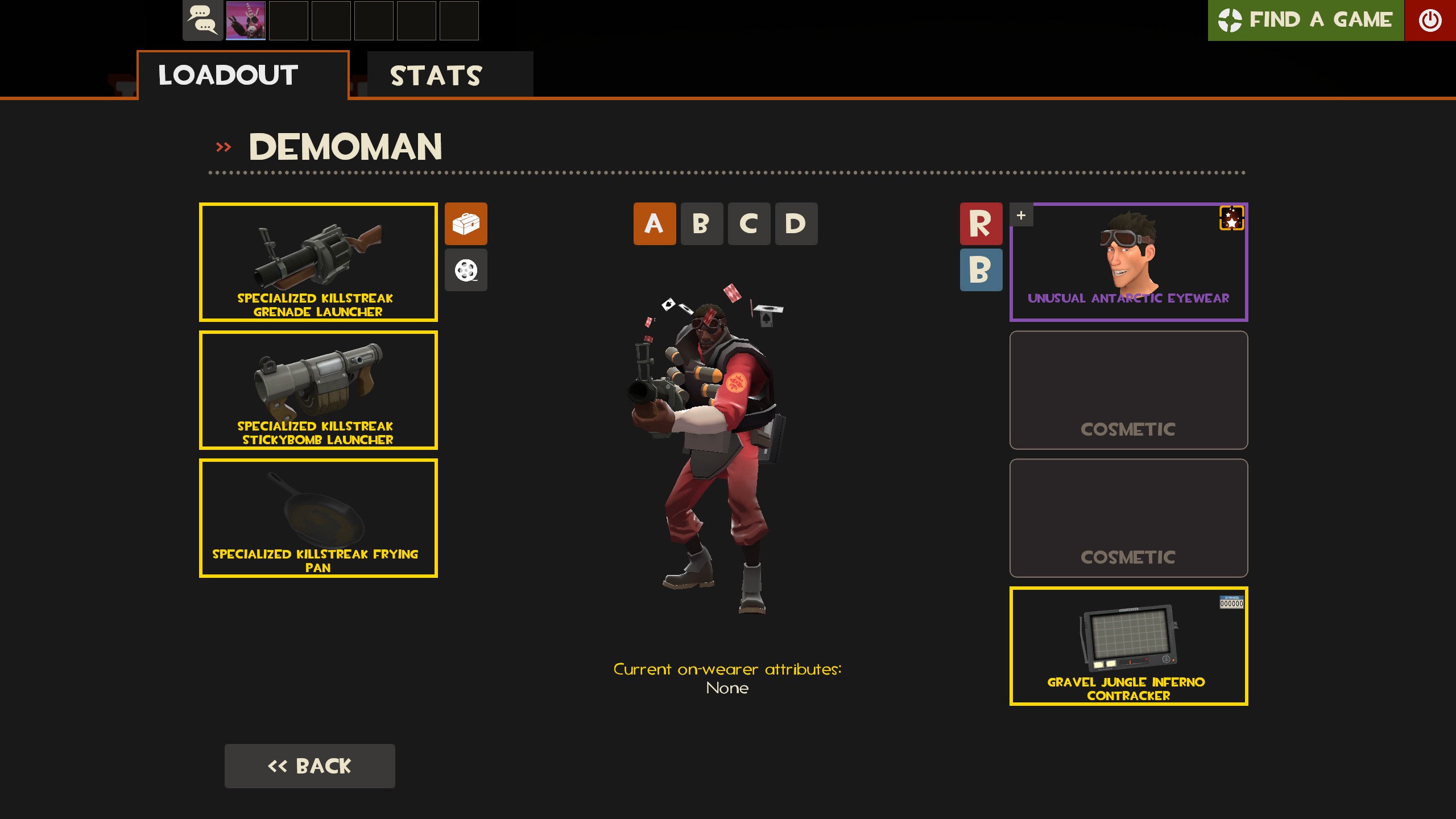Viewport: 1456px width, 819px height.
Task: Select loadout preset C
Action: coord(749,224)
